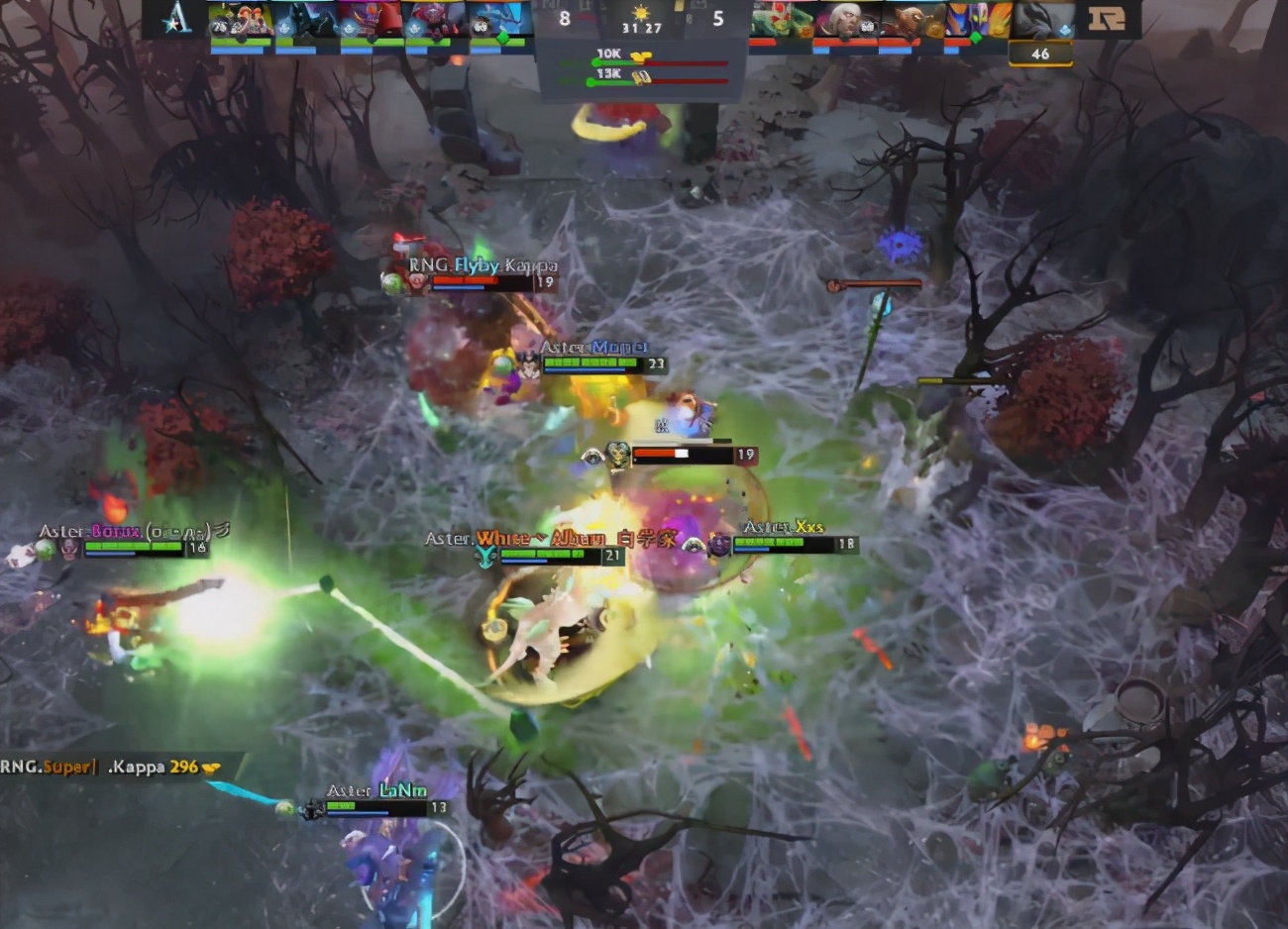Viewport: 1288px width, 929px height.
Task: Expand the game clock showing 31:27
Action: [641, 28]
